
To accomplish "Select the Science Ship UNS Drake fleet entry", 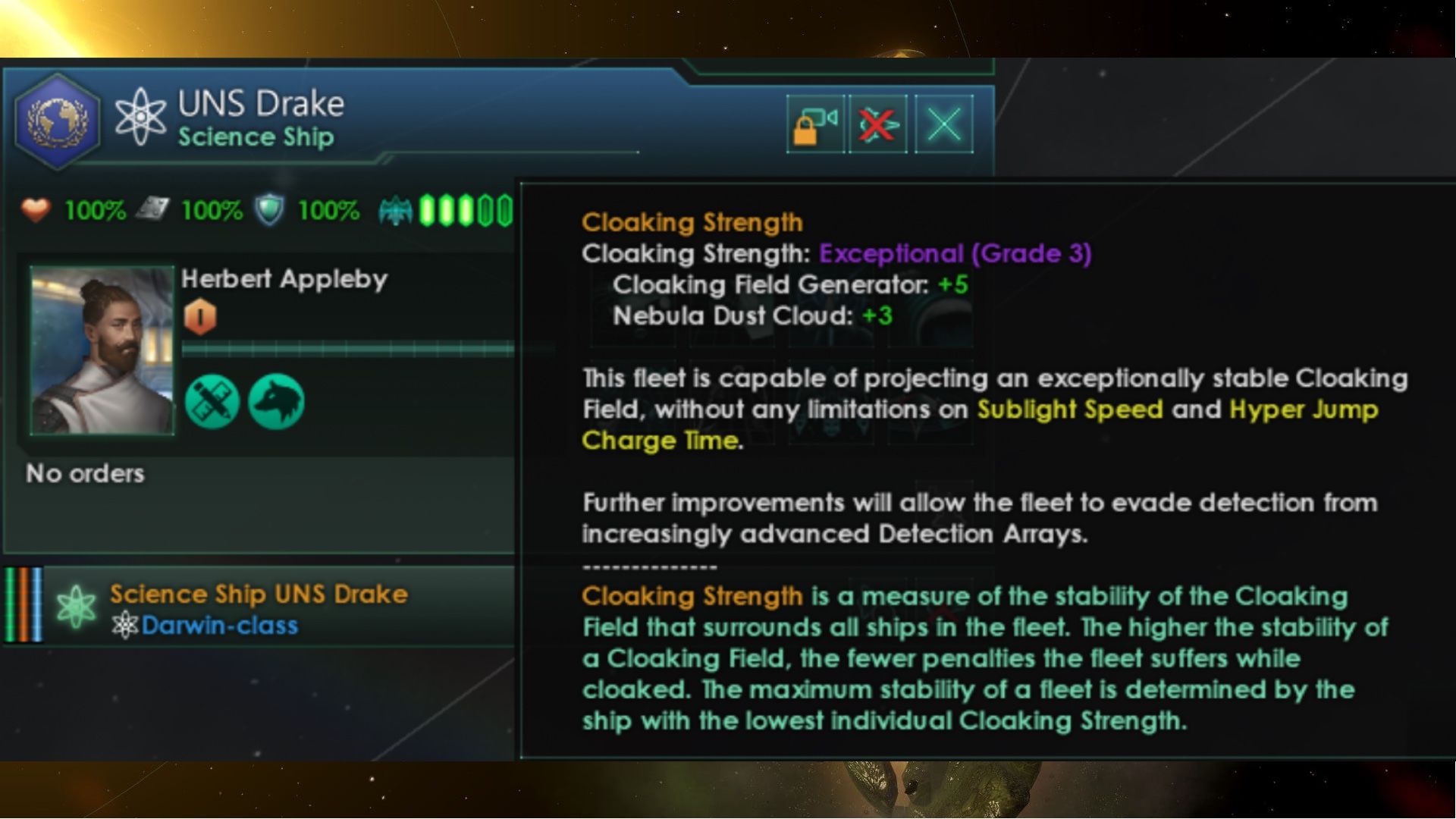I will (x=258, y=595).
